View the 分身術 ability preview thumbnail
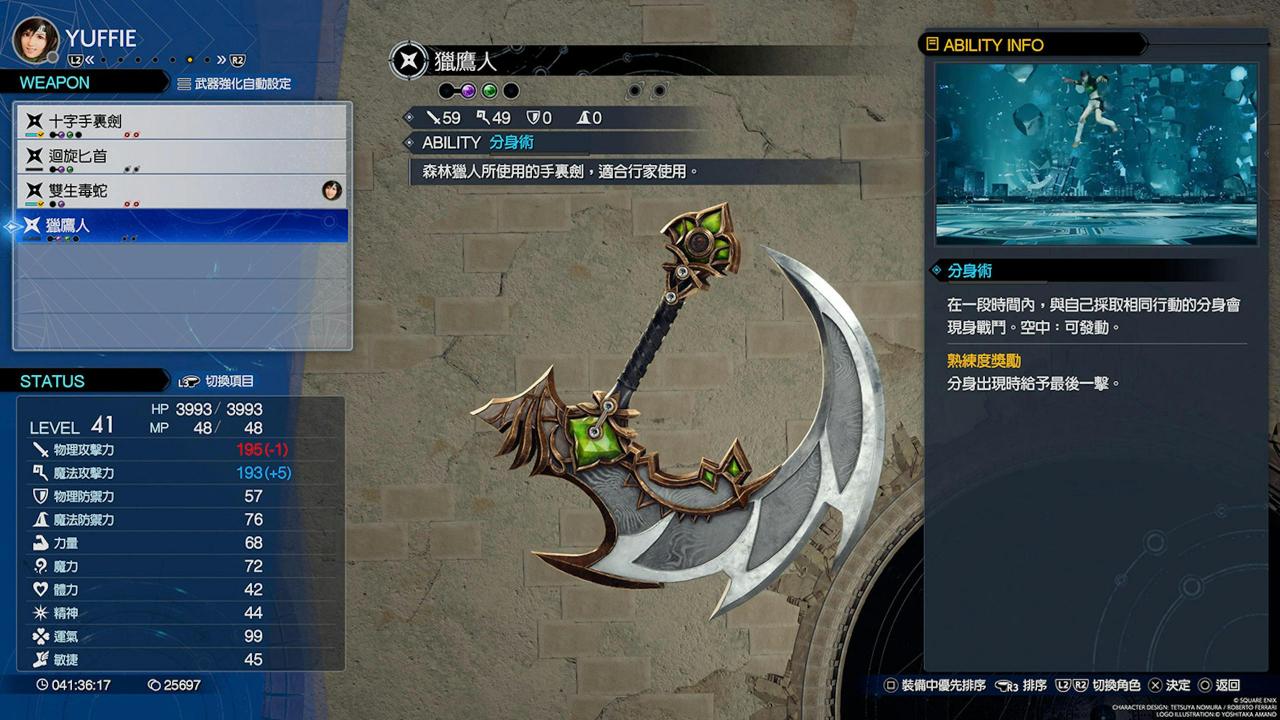This screenshot has height=720, width=1280. pyautogui.click(x=1096, y=154)
